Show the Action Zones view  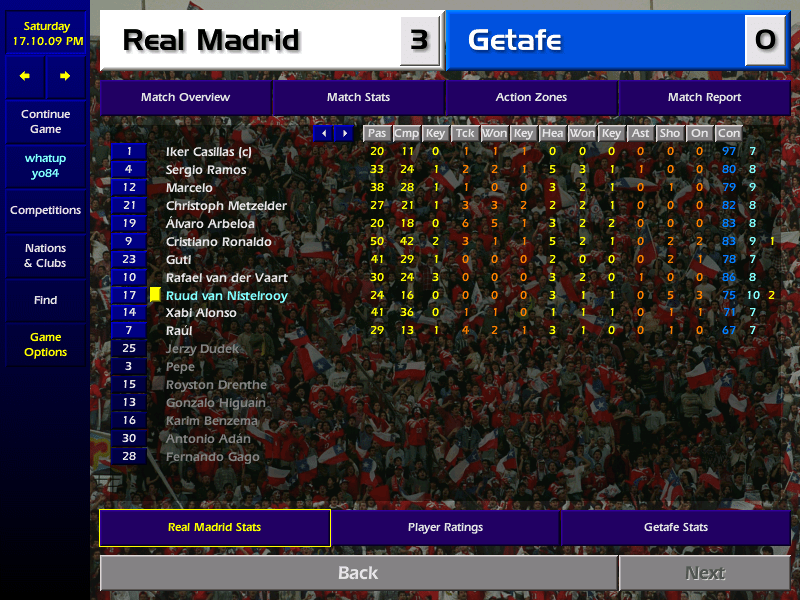[531, 97]
